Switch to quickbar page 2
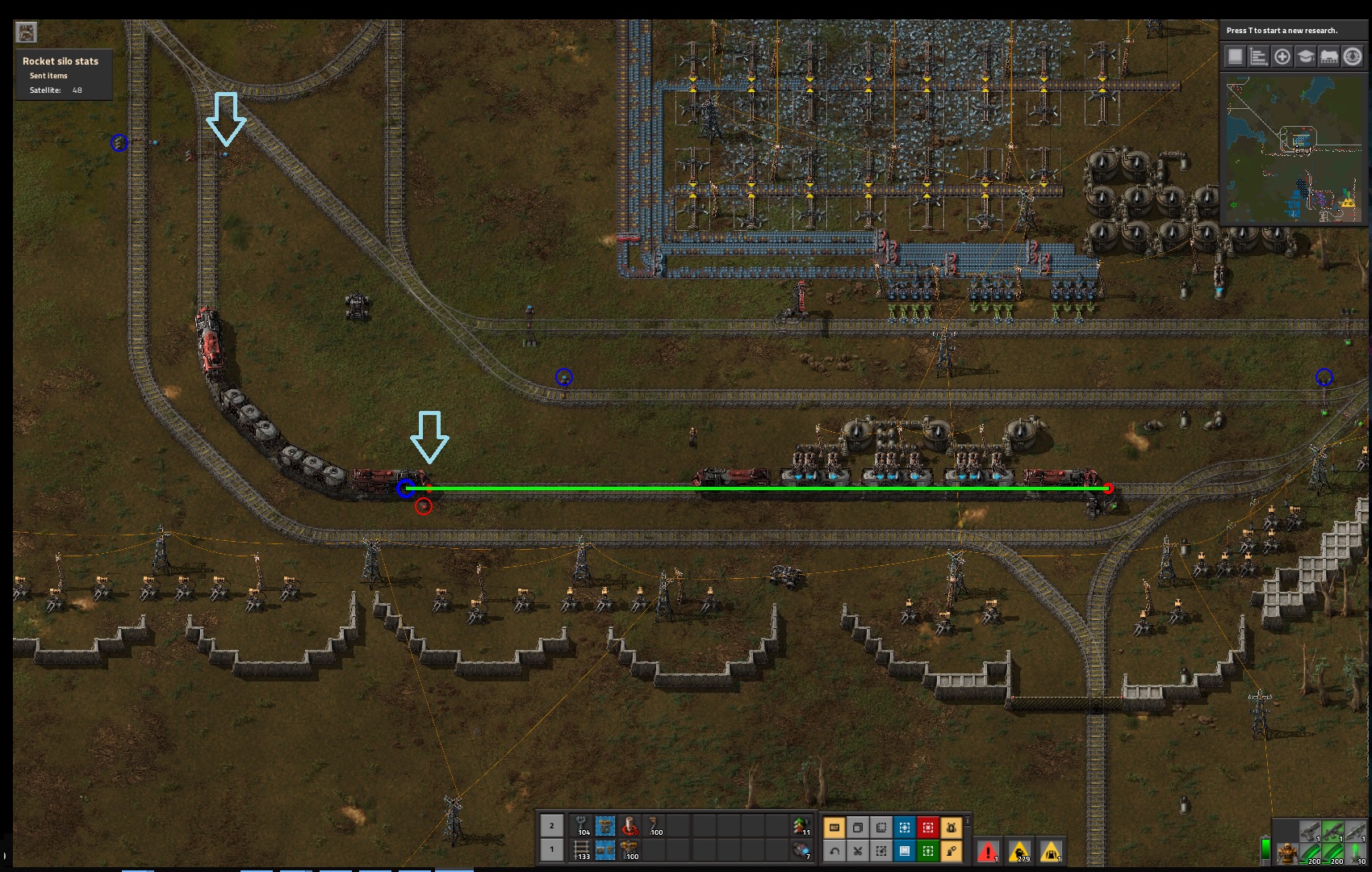This screenshot has height=872, width=1372. pos(553,825)
